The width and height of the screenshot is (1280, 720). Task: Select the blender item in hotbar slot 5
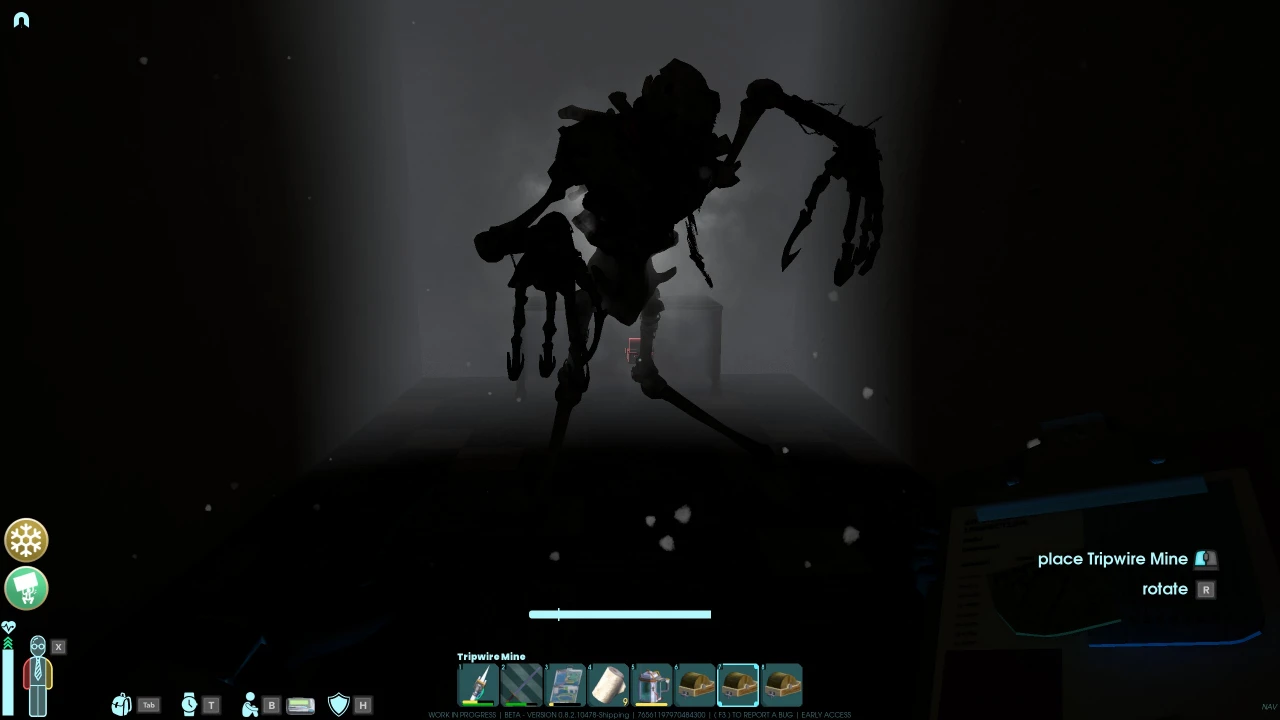[x=652, y=684]
